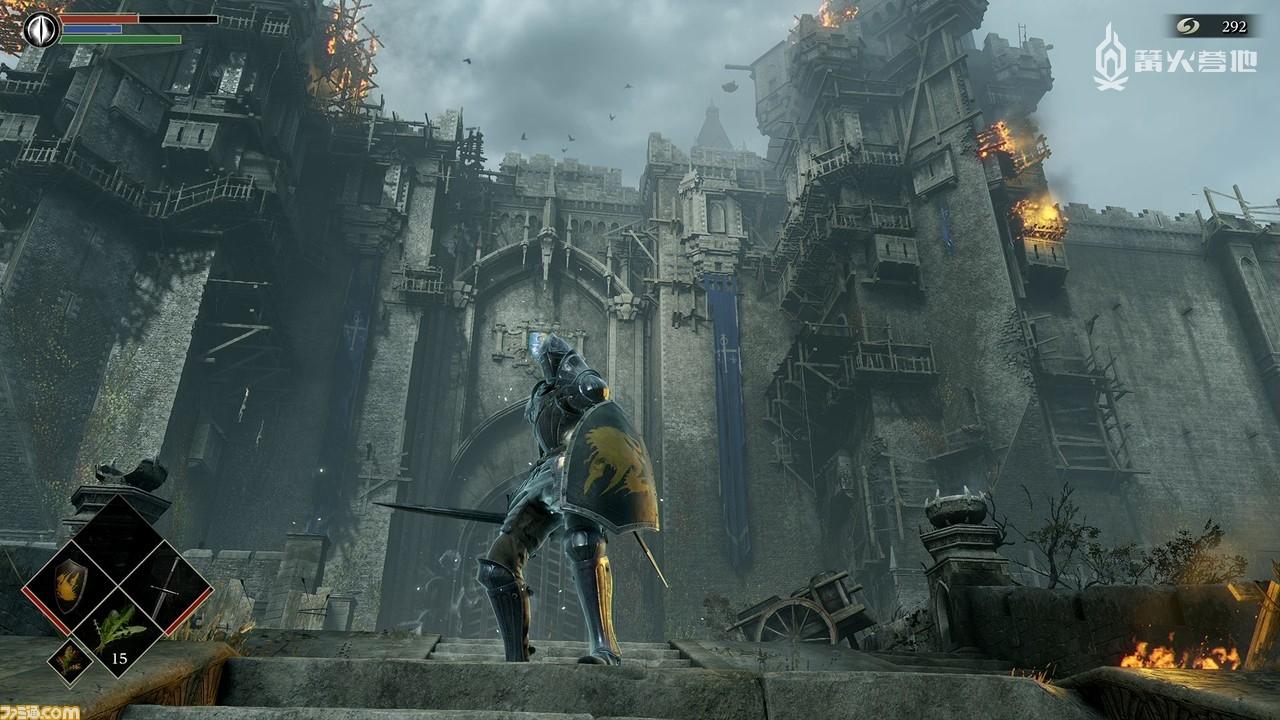
Task: Choose the small next-item herb slot
Action: 70,659
